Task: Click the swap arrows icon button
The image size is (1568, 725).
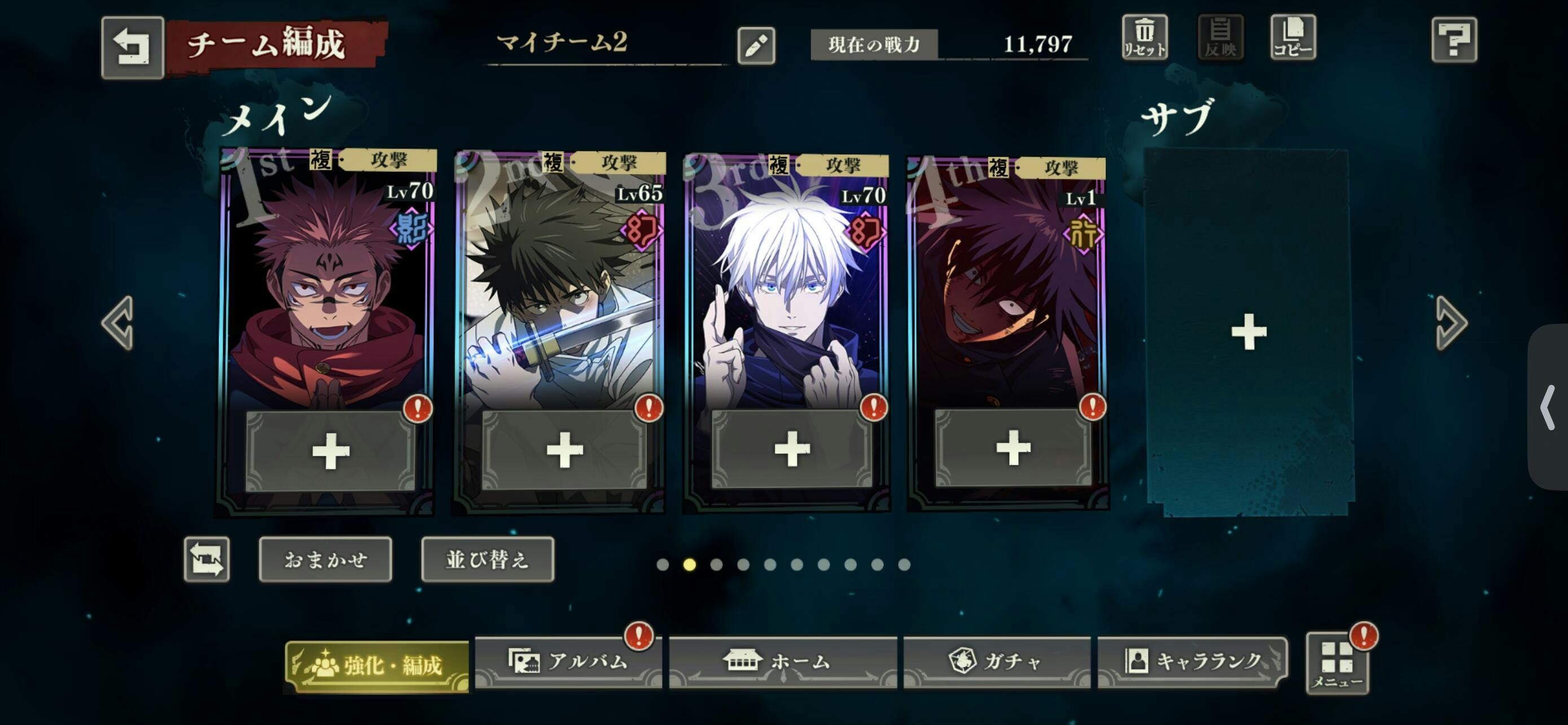Action: [207, 559]
